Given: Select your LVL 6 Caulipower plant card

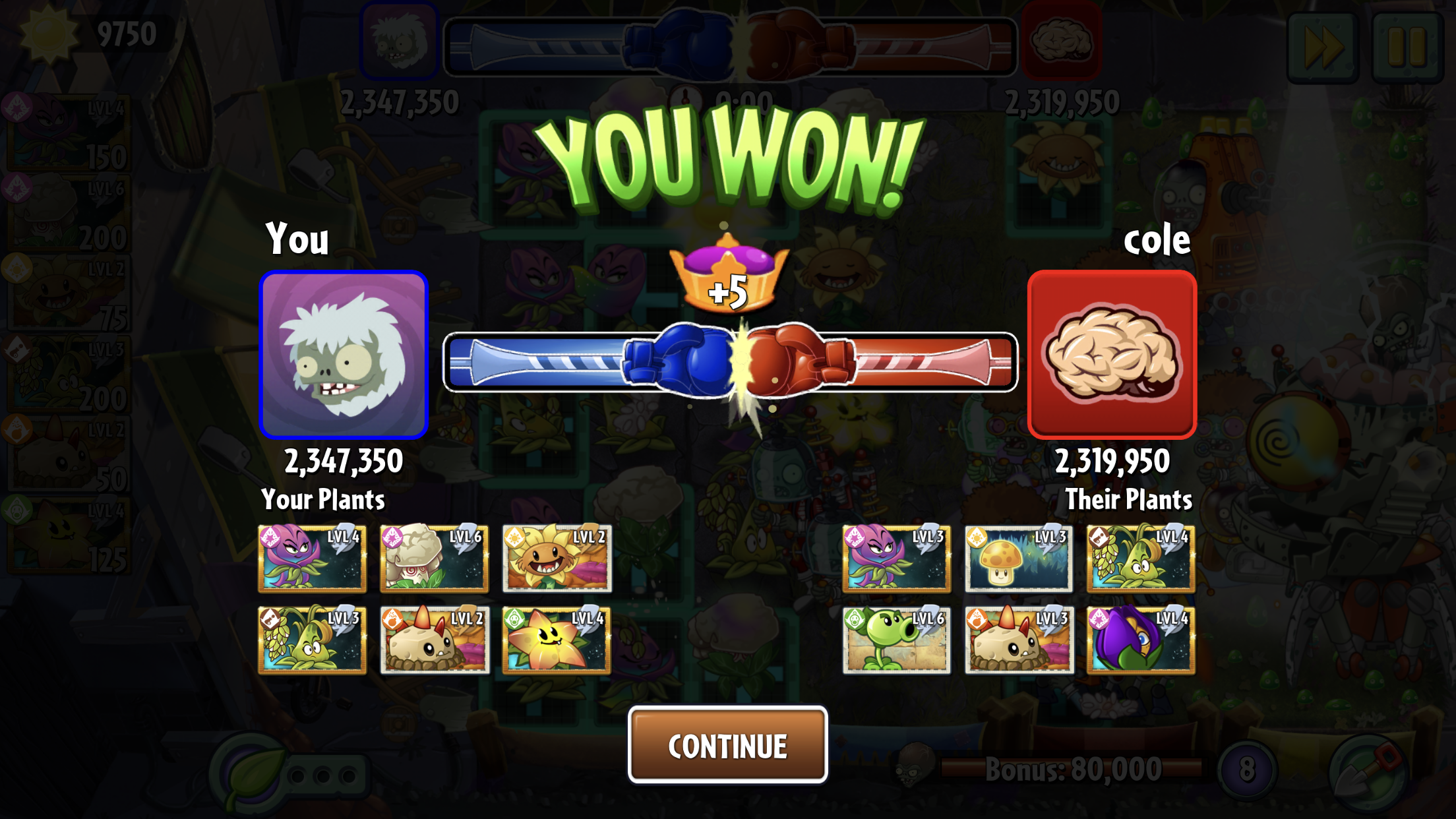Looking at the screenshot, I should (434, 558).
